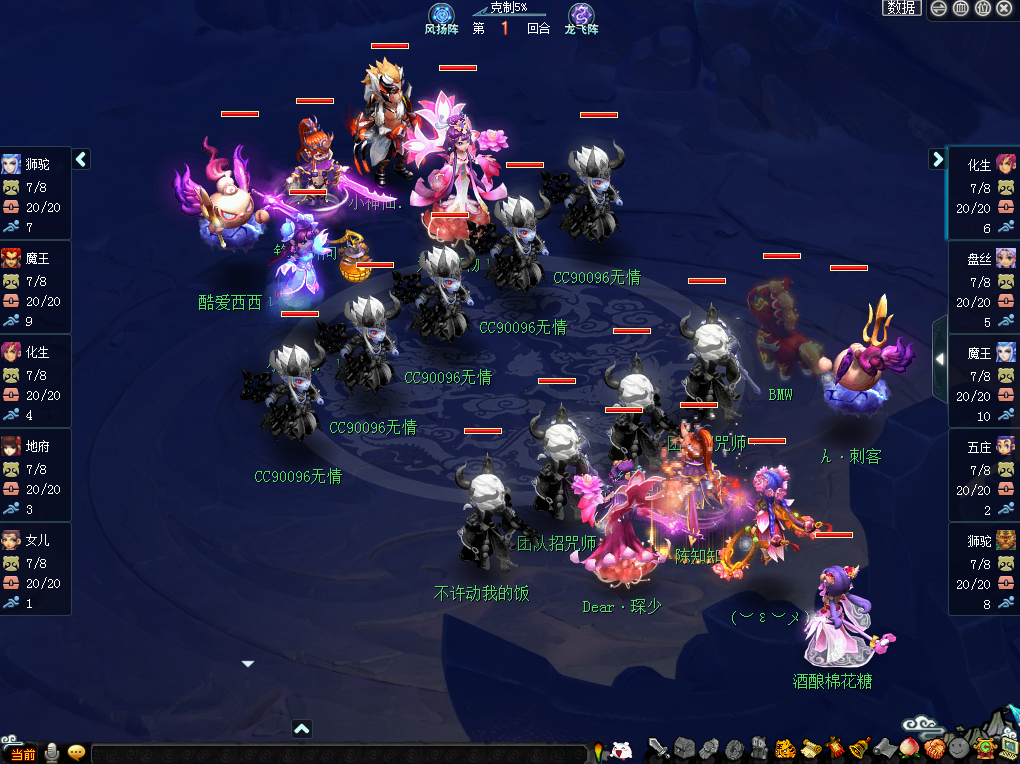Open the handshake friends icon
This screenshot has width=1020, height=764.
tap(710, 748)
